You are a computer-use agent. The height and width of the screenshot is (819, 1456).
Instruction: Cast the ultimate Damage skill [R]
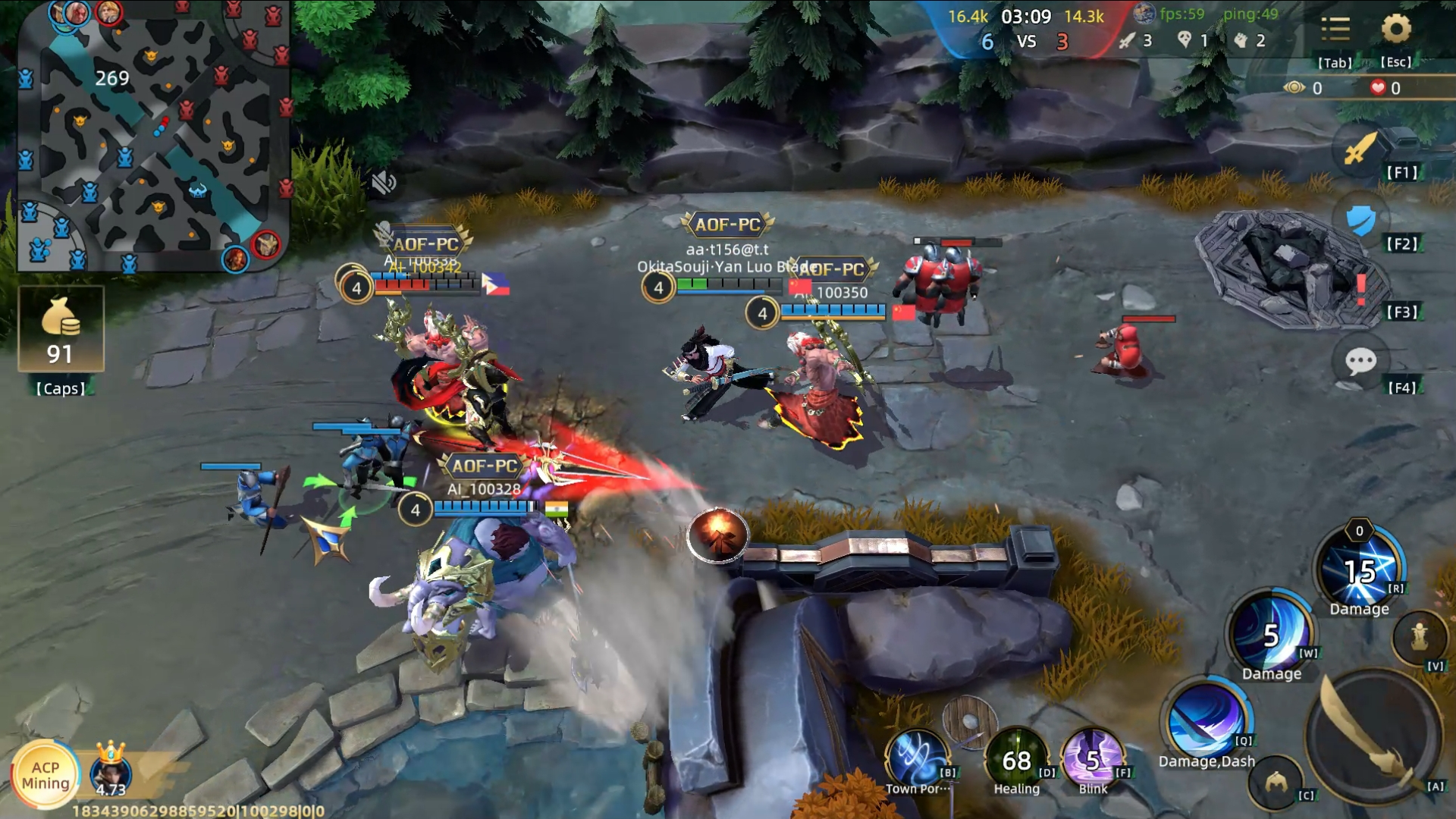tap(1362, 570)
